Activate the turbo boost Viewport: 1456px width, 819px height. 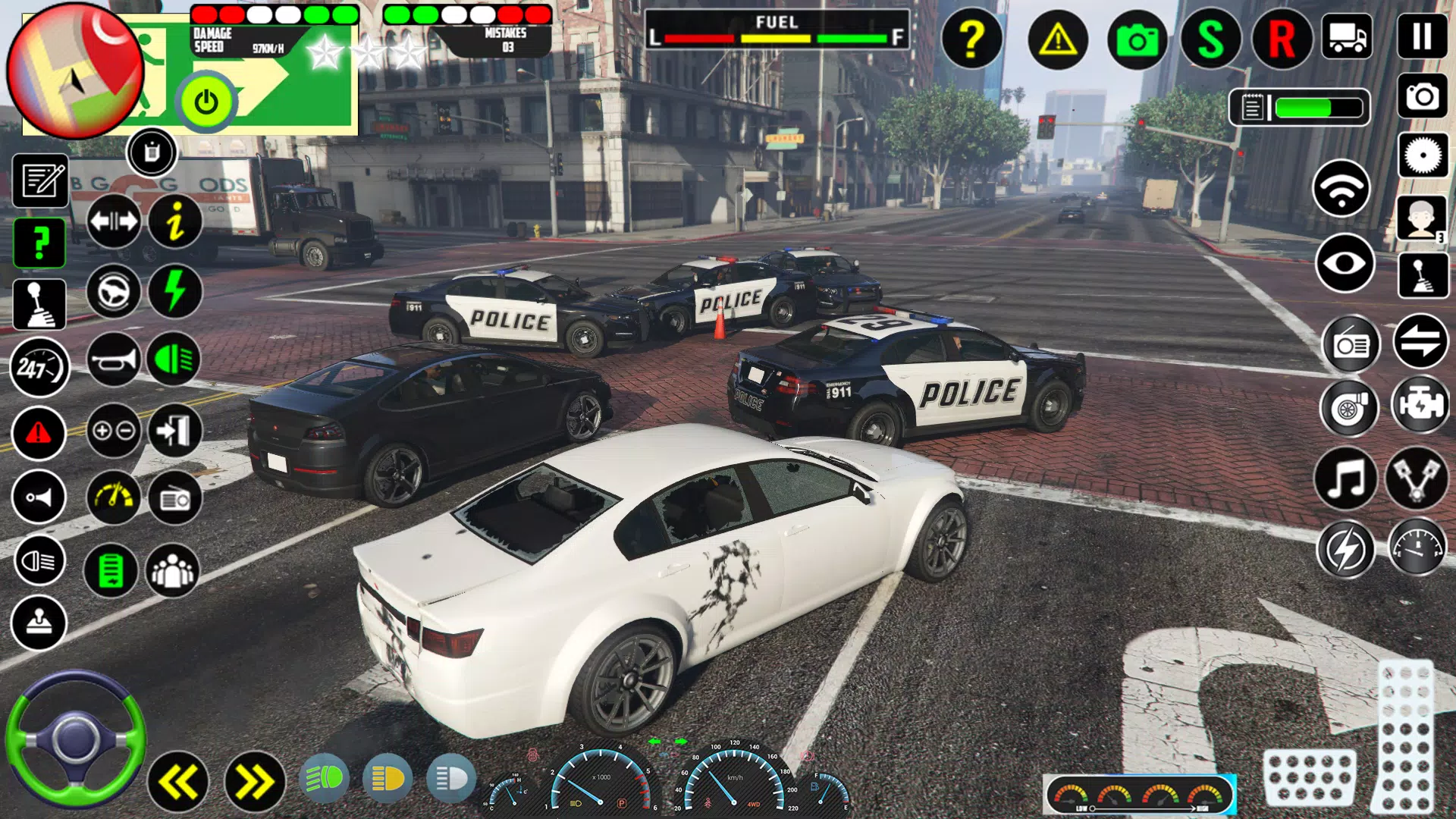coord(1351,408)
